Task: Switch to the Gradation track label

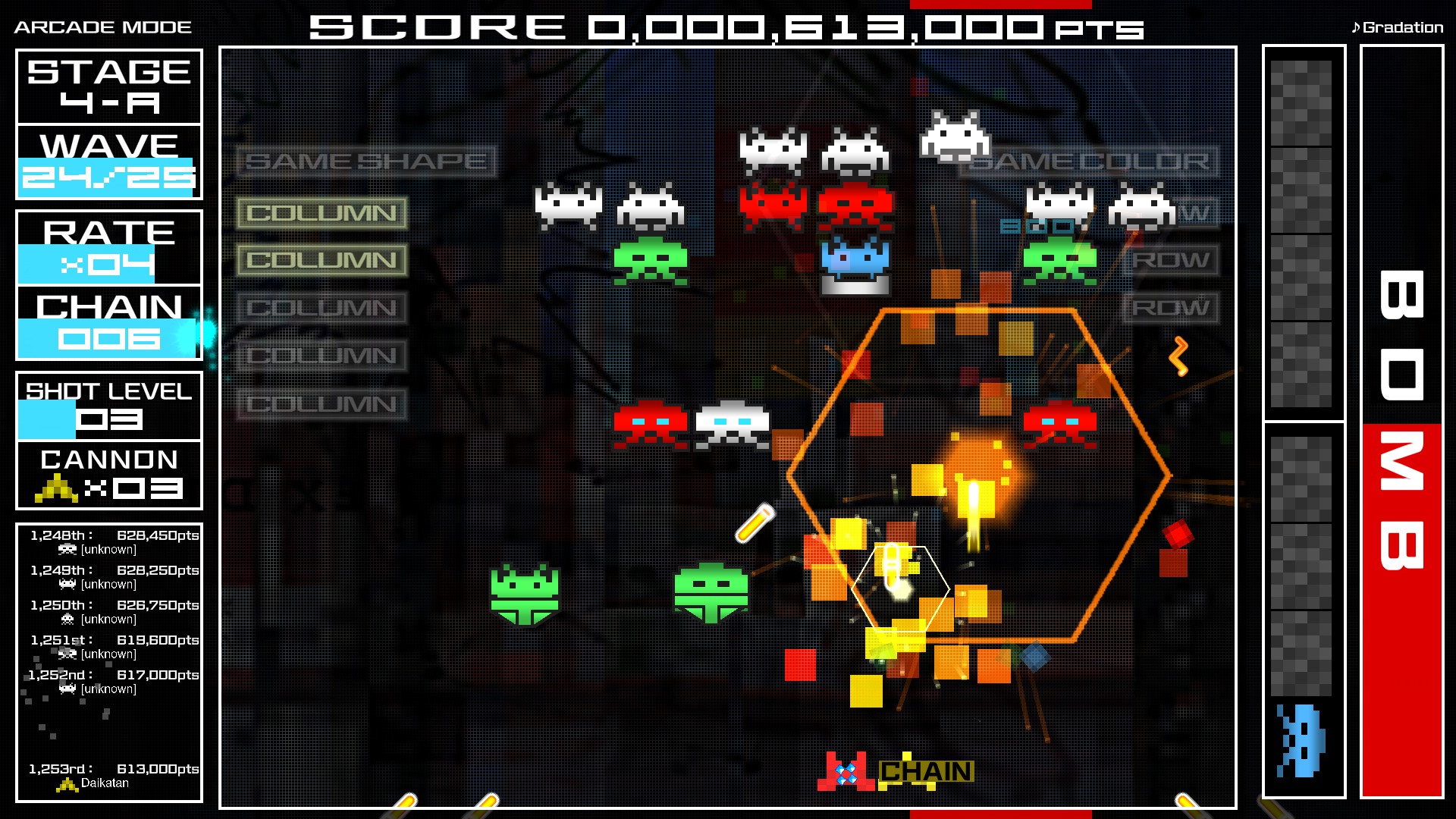Action: 1404,27
